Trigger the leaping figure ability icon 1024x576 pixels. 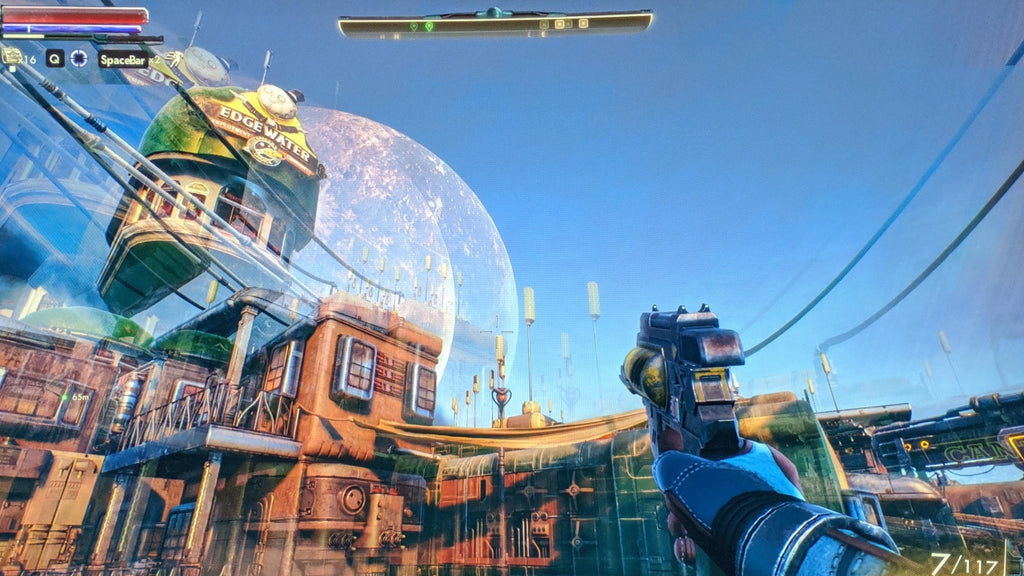pos(173,58)
